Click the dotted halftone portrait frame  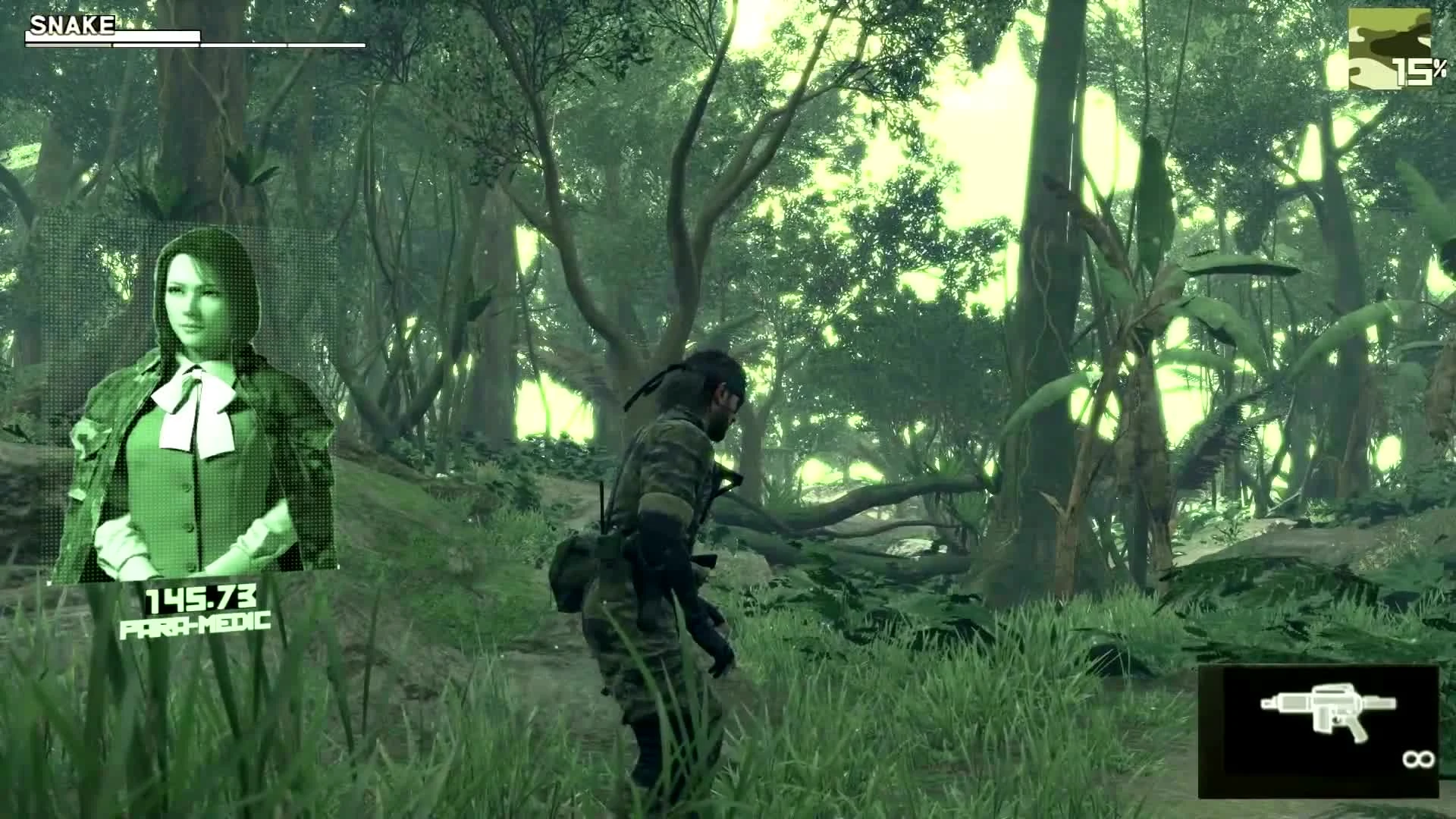point(190,394)
